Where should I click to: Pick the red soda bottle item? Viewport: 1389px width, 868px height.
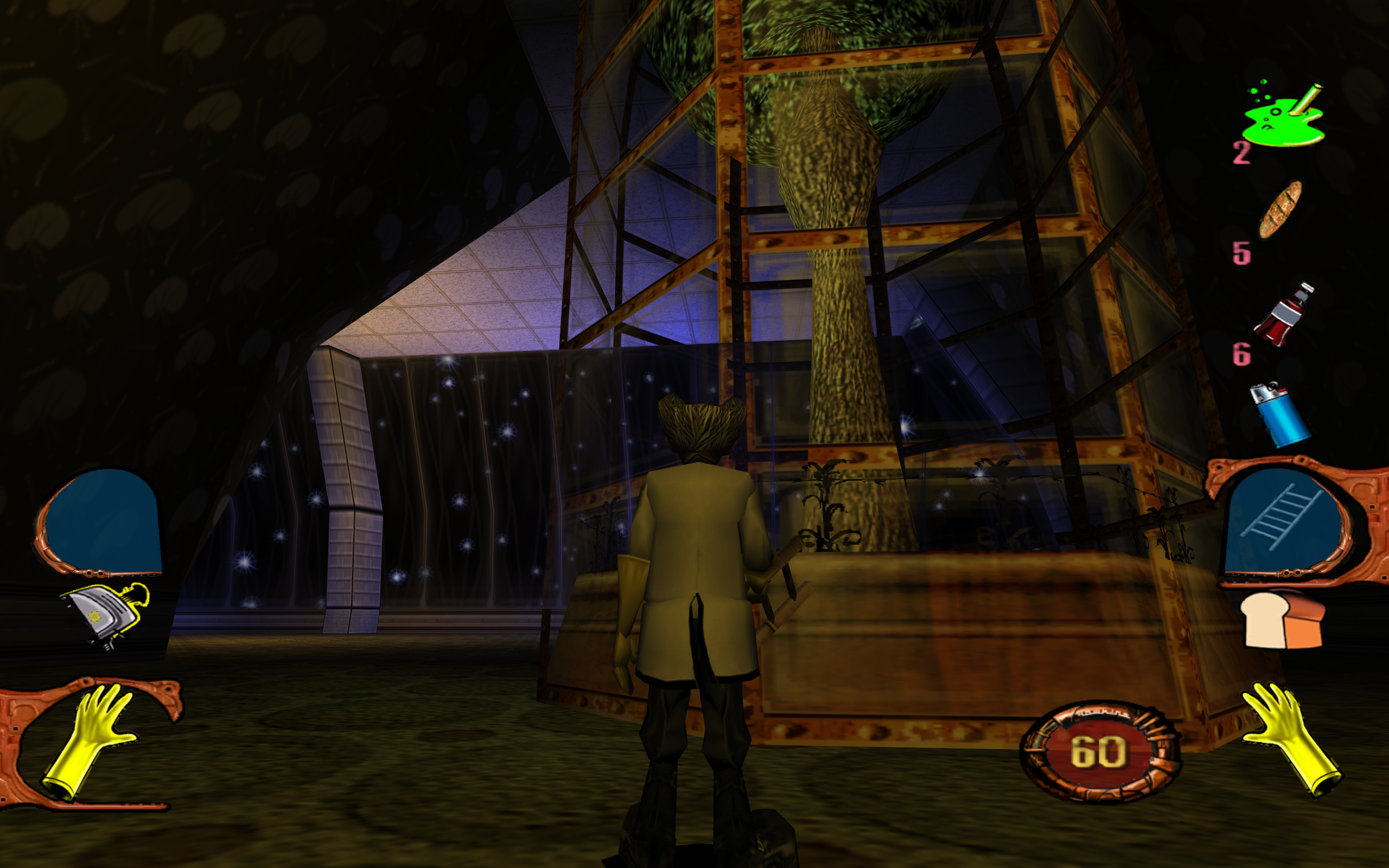click(x=1283, y=315)
